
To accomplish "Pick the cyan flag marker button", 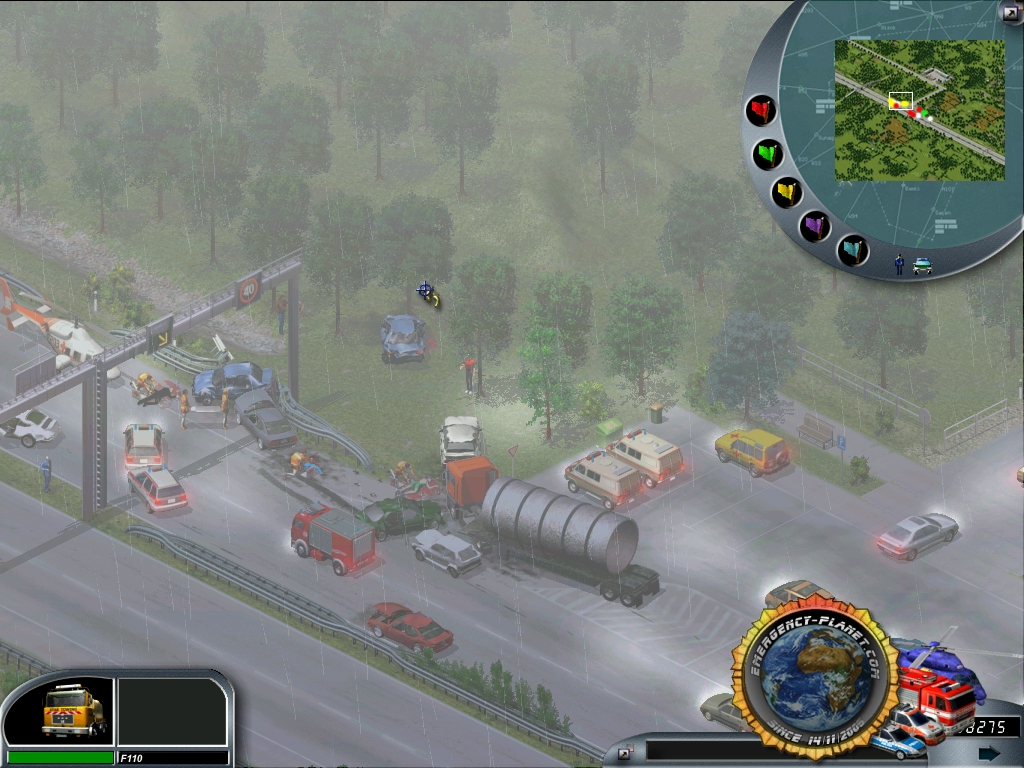I will (852, 249).
